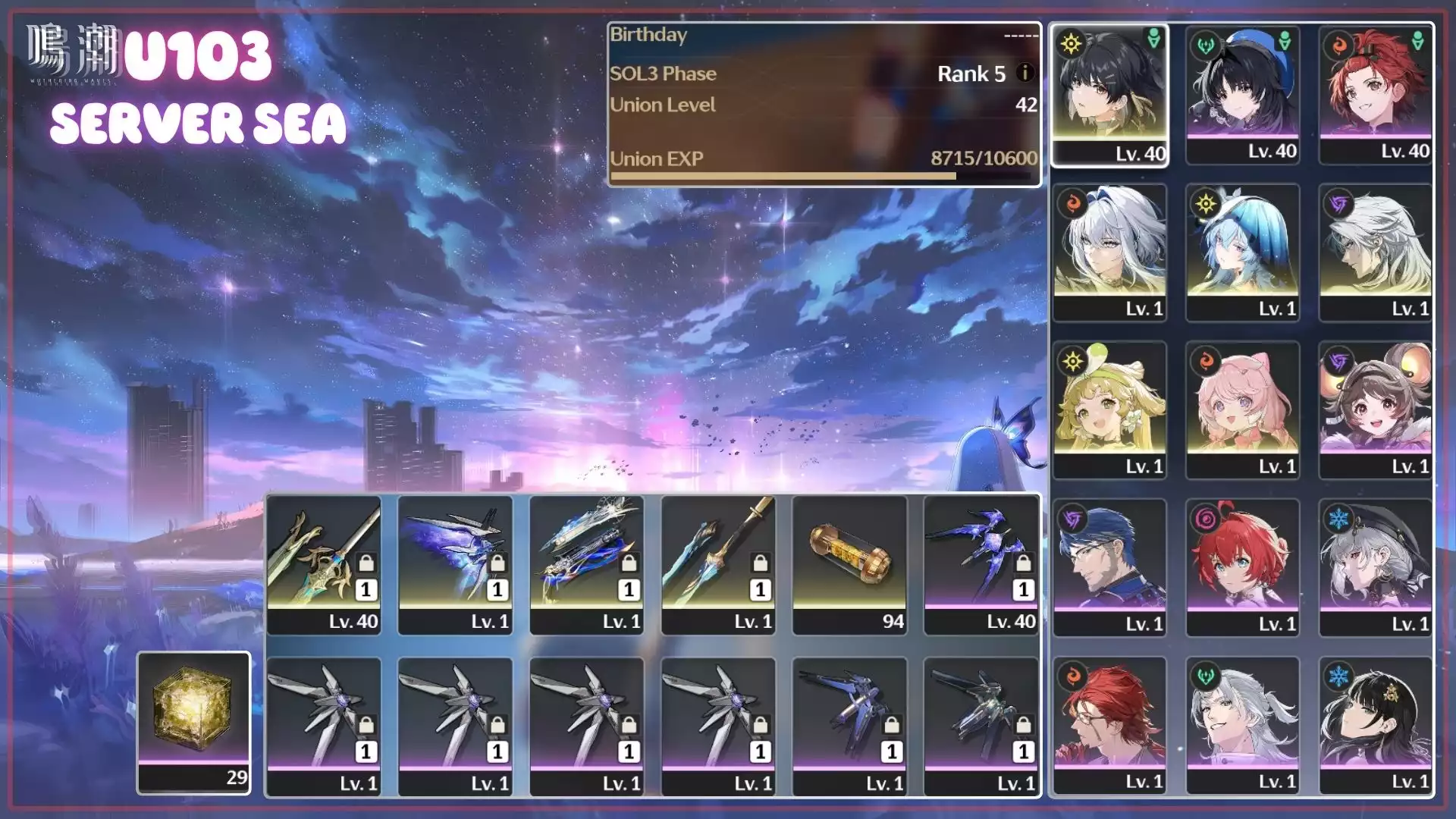
Task: Select the golden sword weapon at Lv. 40
Action: point(324,565)
